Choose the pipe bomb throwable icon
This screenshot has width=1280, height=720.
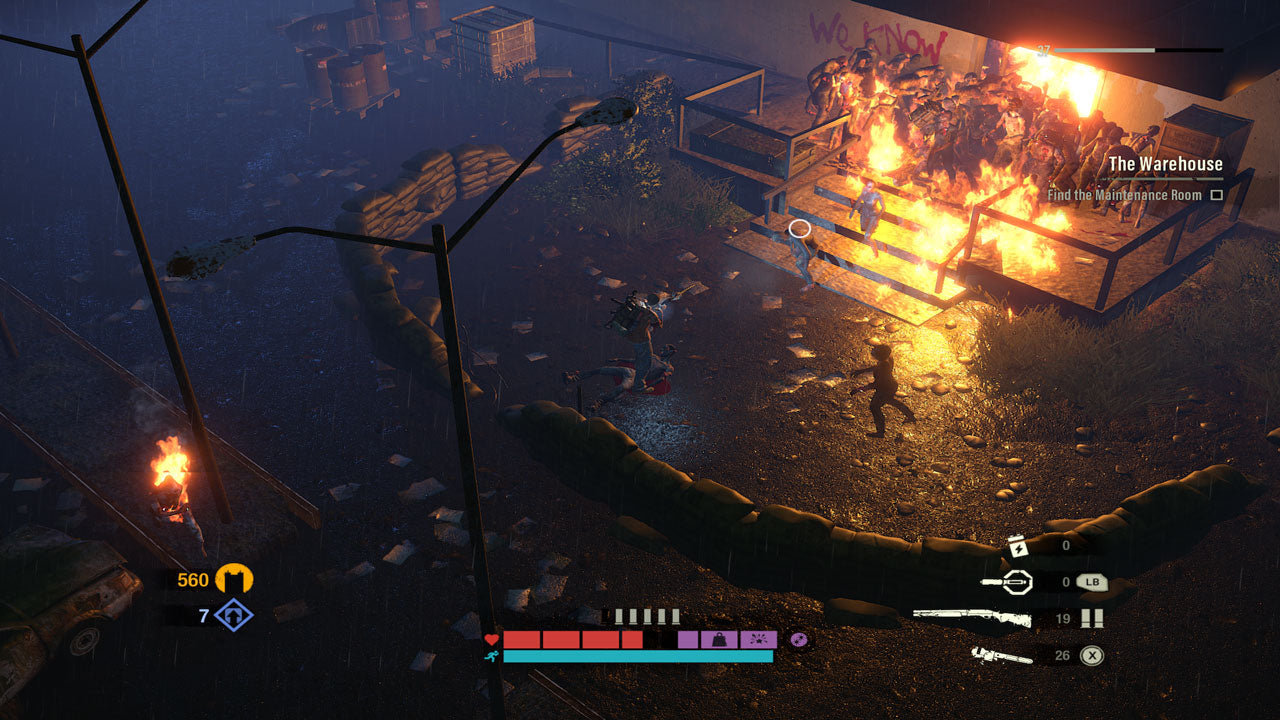1006,581
